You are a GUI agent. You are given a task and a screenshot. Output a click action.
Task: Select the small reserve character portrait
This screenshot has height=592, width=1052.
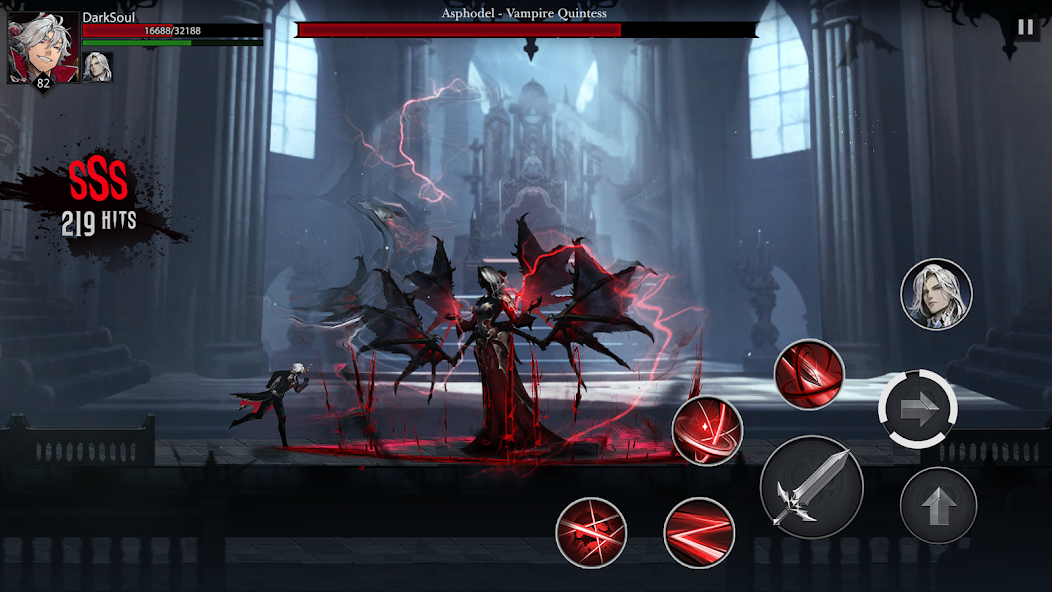click(98, 67)
